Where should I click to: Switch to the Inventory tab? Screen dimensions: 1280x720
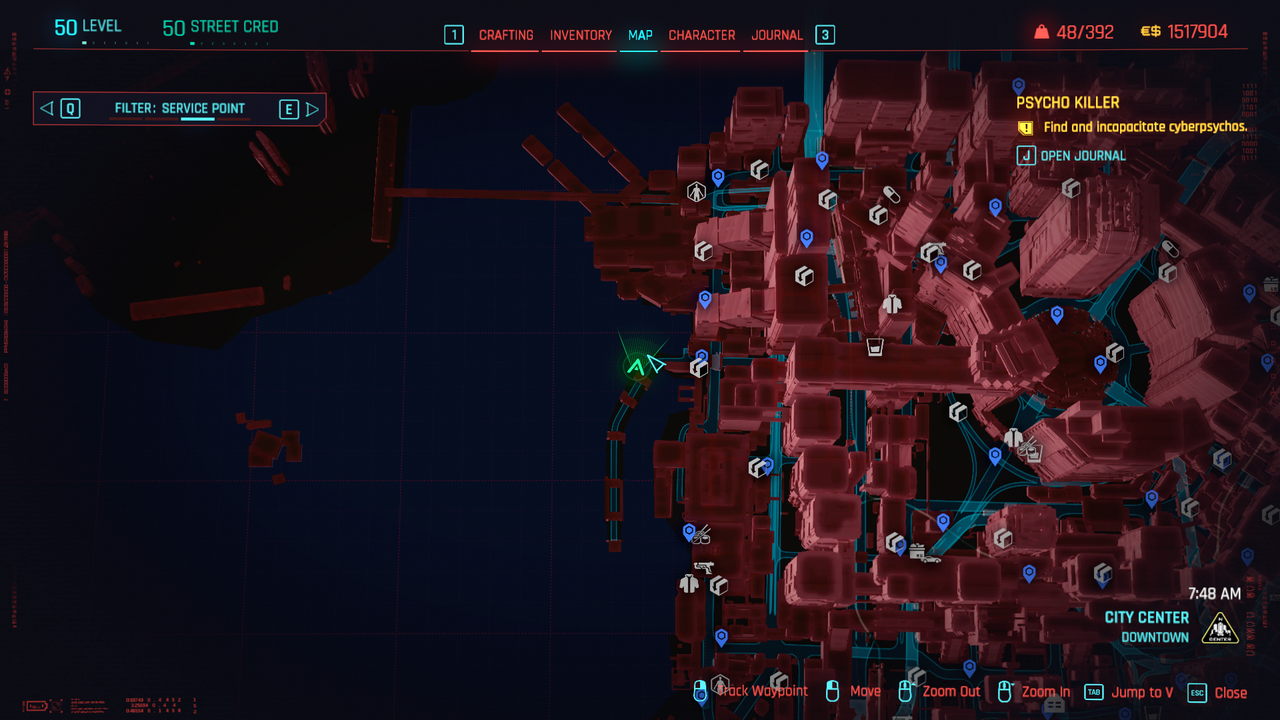click(581, 35)
